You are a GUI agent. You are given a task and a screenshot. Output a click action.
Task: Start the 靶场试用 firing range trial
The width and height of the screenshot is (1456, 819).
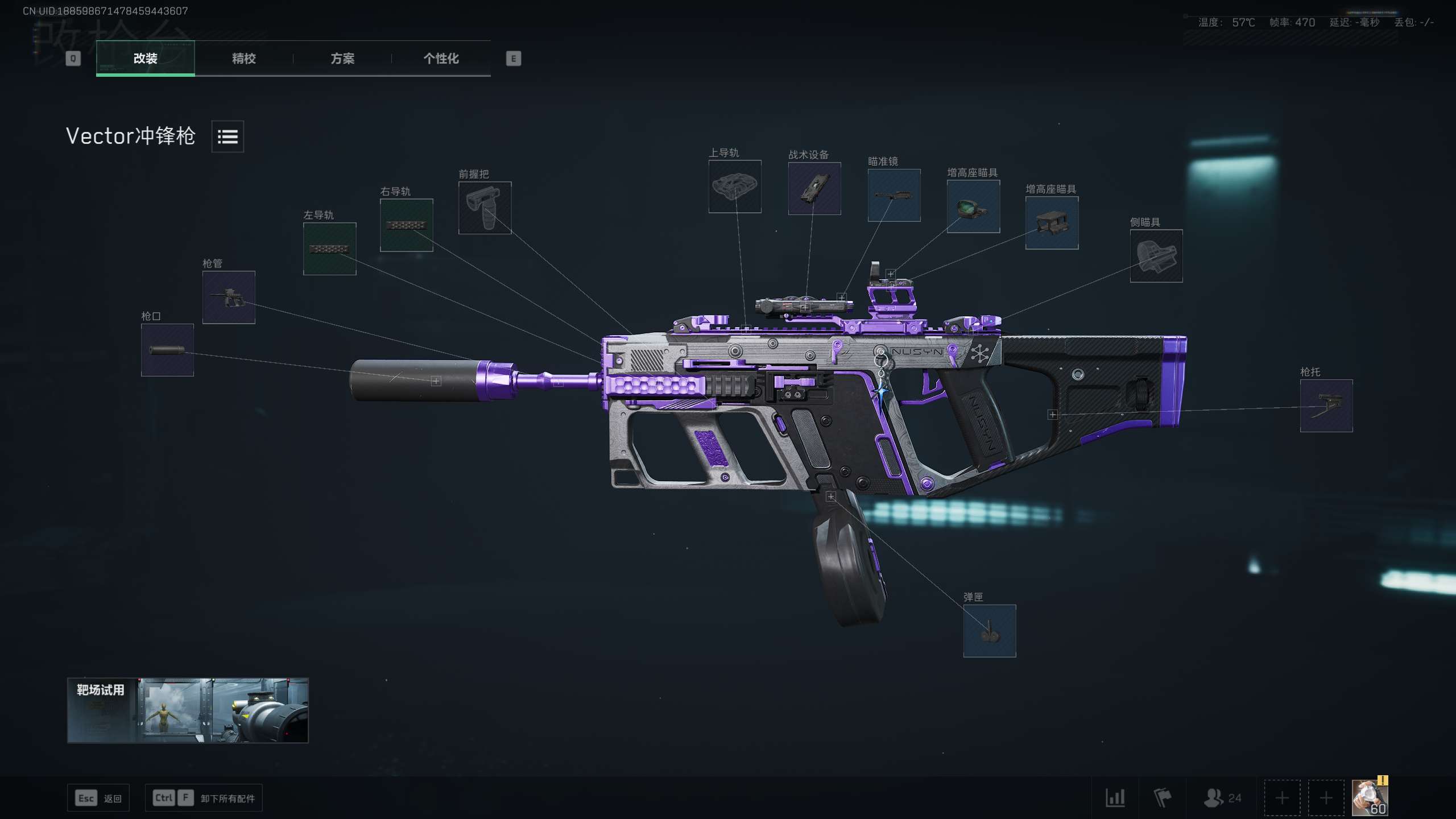pyautogui.click(x=188, y=710)
